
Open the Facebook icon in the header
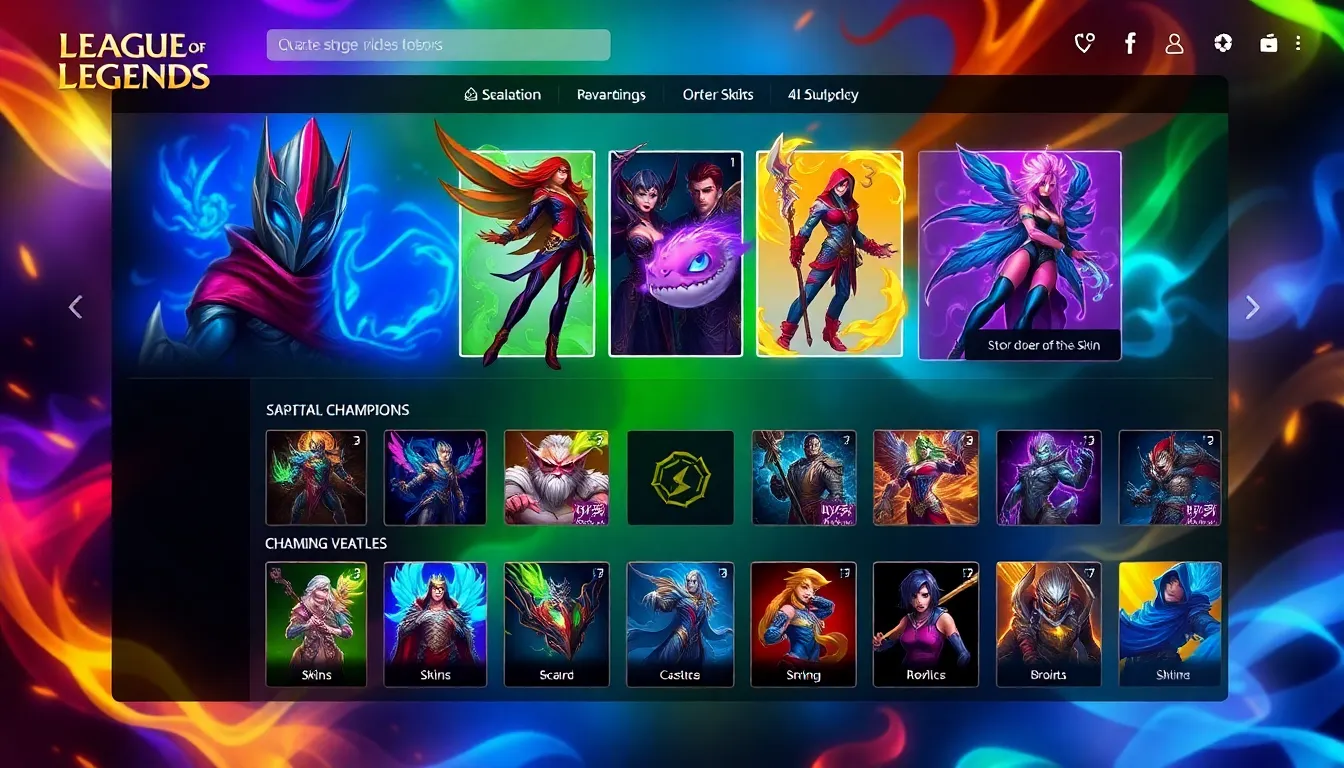point(1130,44)
